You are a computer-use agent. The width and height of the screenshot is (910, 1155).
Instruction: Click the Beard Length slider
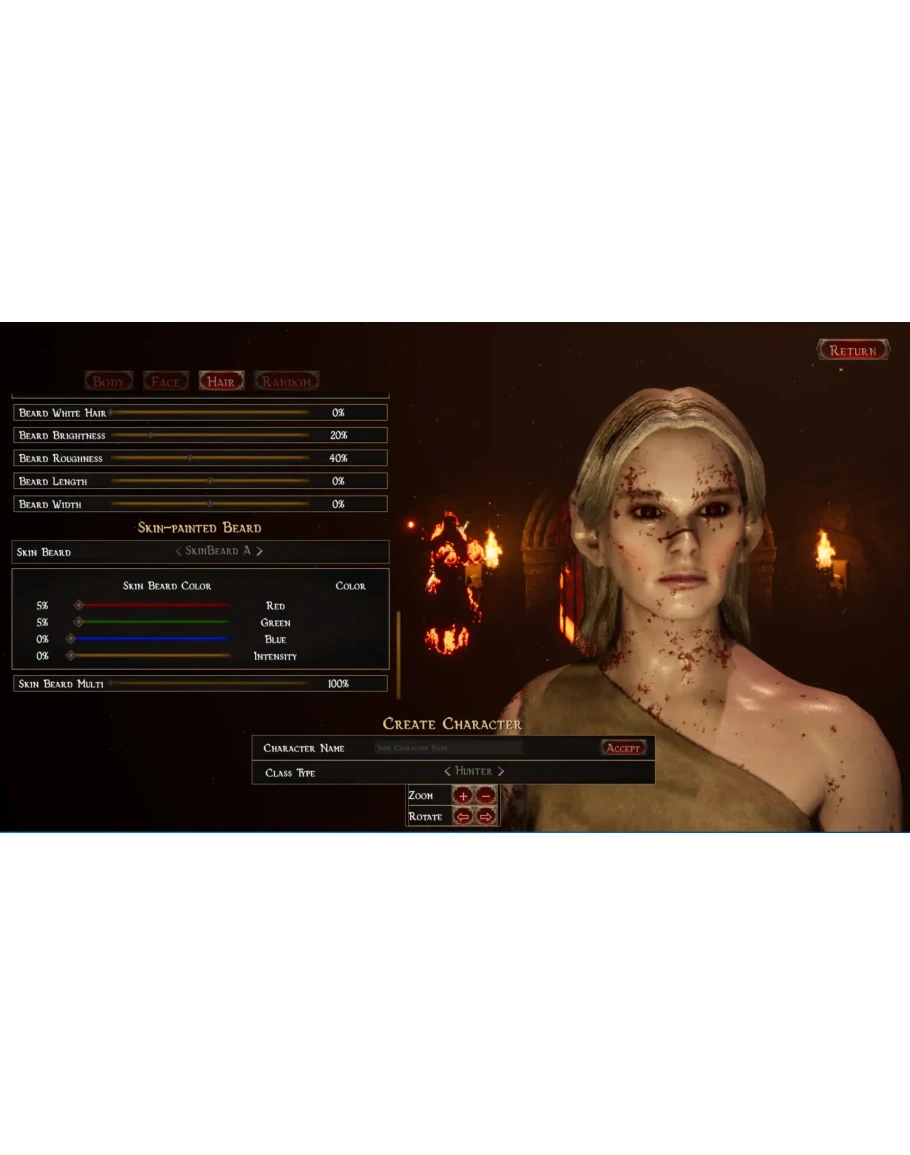(x=210, y=481)
